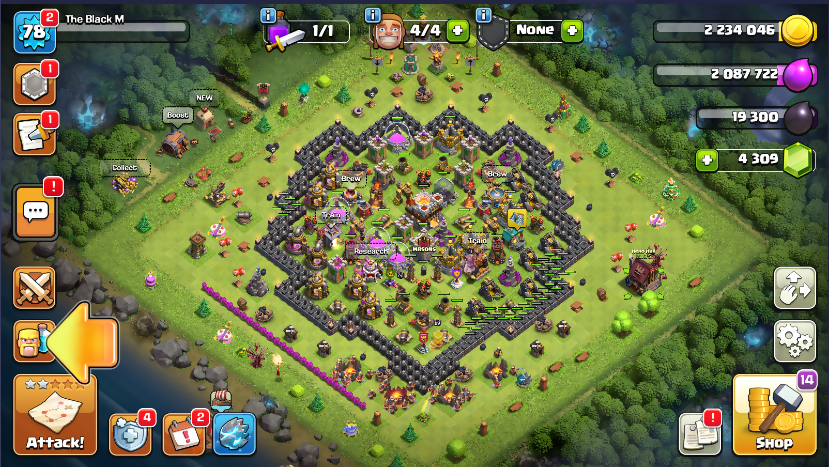Open the army barbarian and potion button

pyautogui.click(x=30, y=341)
